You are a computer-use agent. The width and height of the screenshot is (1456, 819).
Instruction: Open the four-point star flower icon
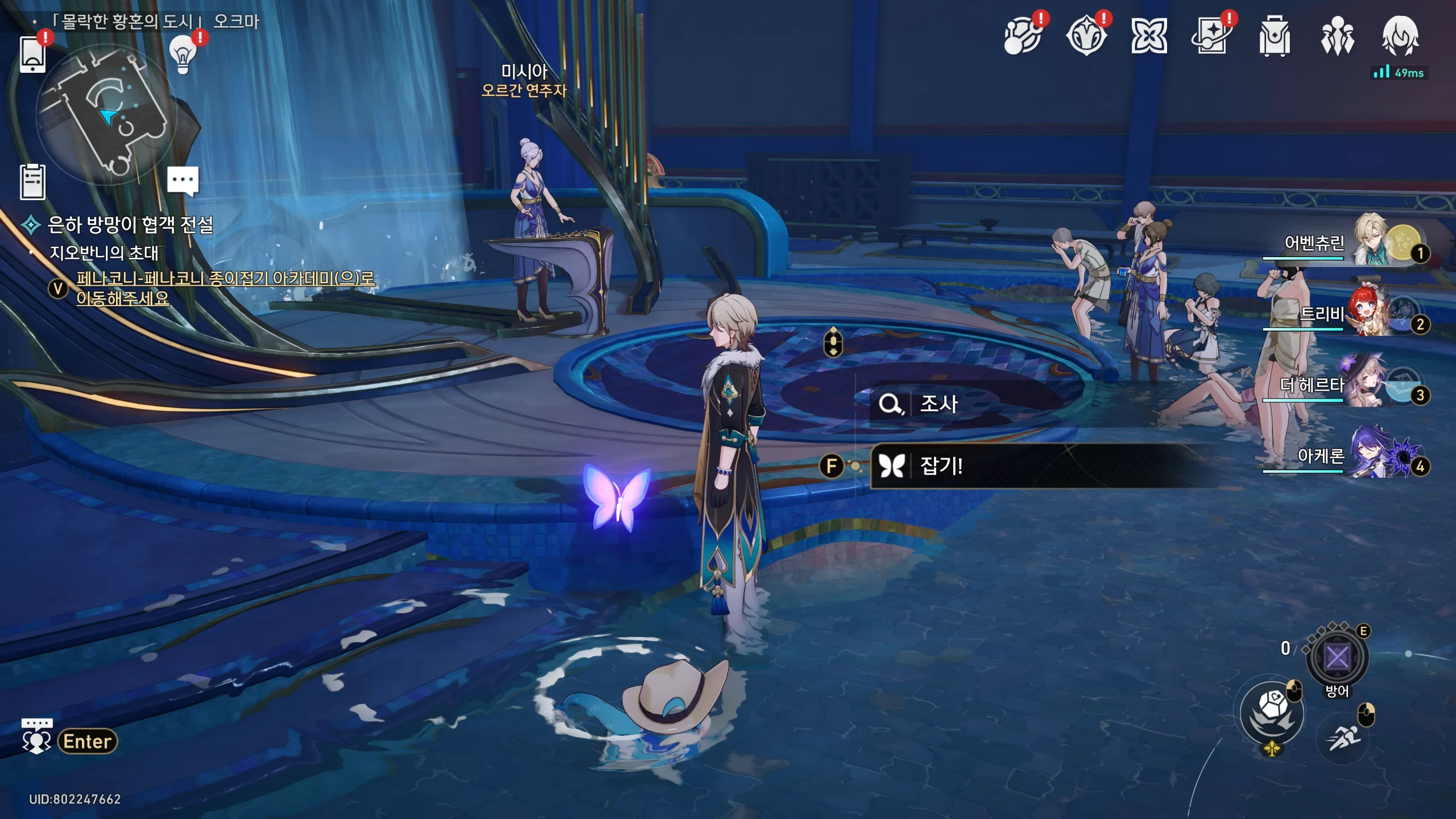tap(1149, 37)
